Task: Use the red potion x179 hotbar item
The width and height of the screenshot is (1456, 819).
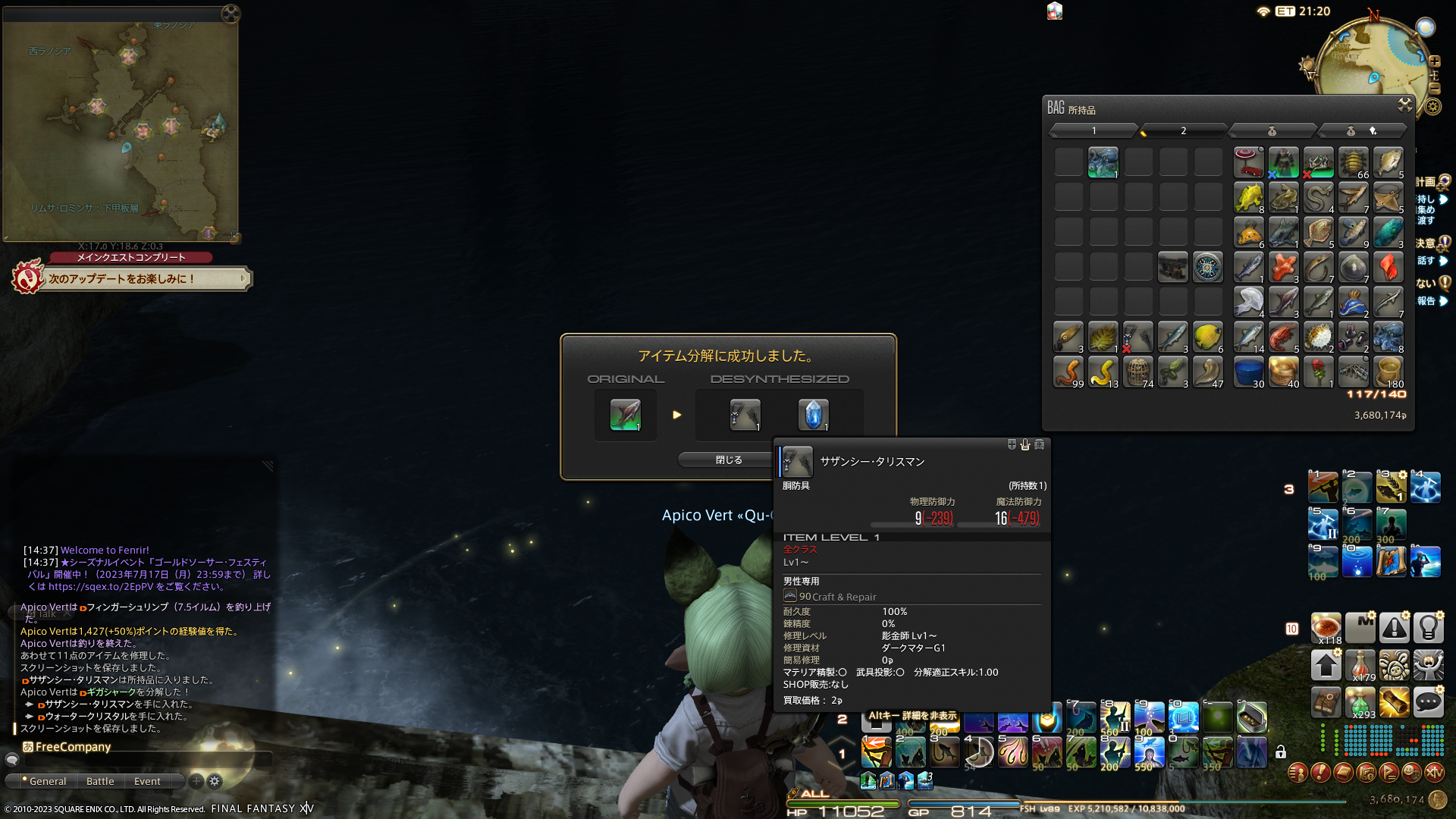Action: 1359,665
